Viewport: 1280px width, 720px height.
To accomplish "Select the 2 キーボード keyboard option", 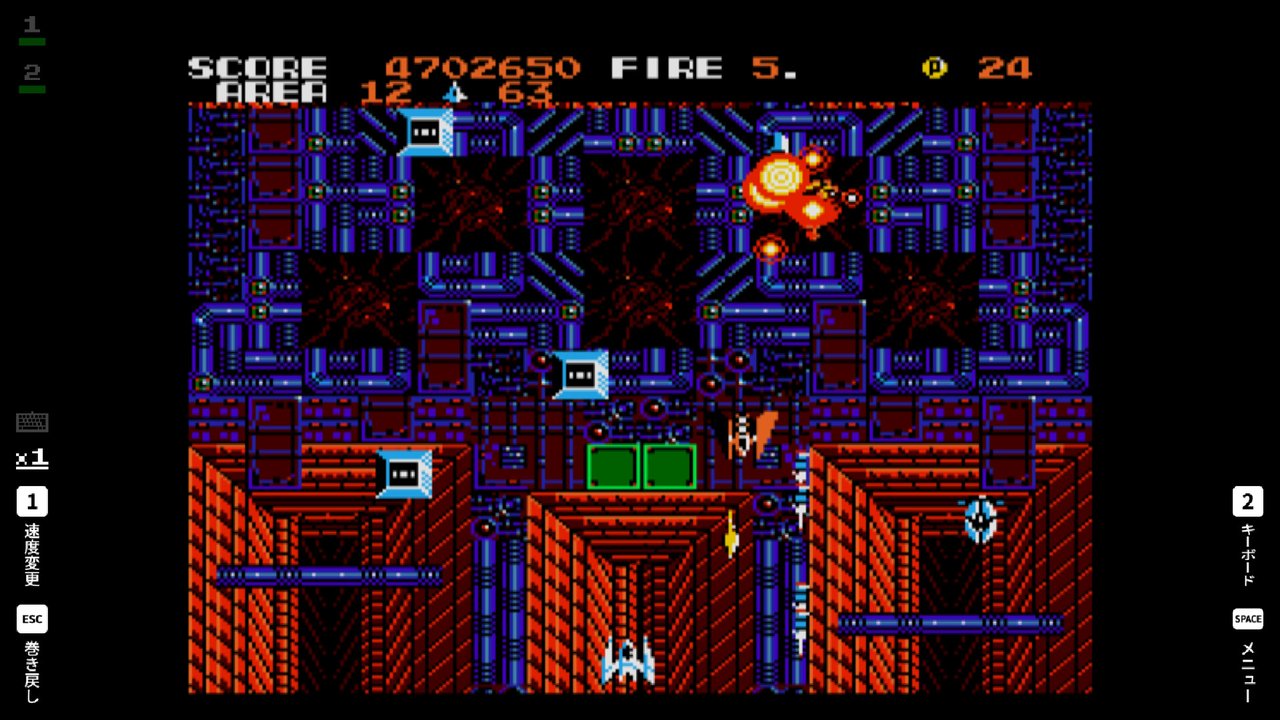I will pyautogui.click(x=1247, y=502).
